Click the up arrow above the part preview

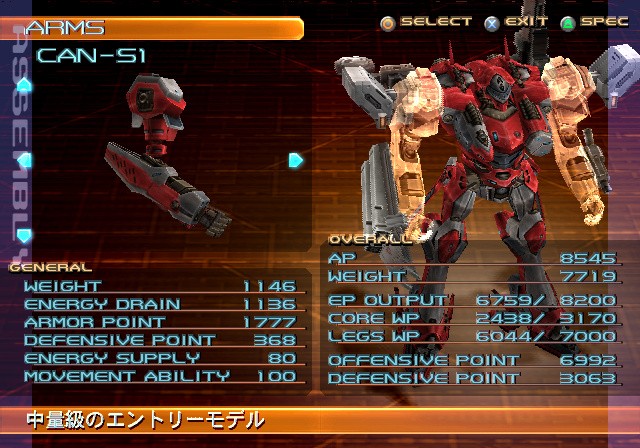(x=25, y=86)
